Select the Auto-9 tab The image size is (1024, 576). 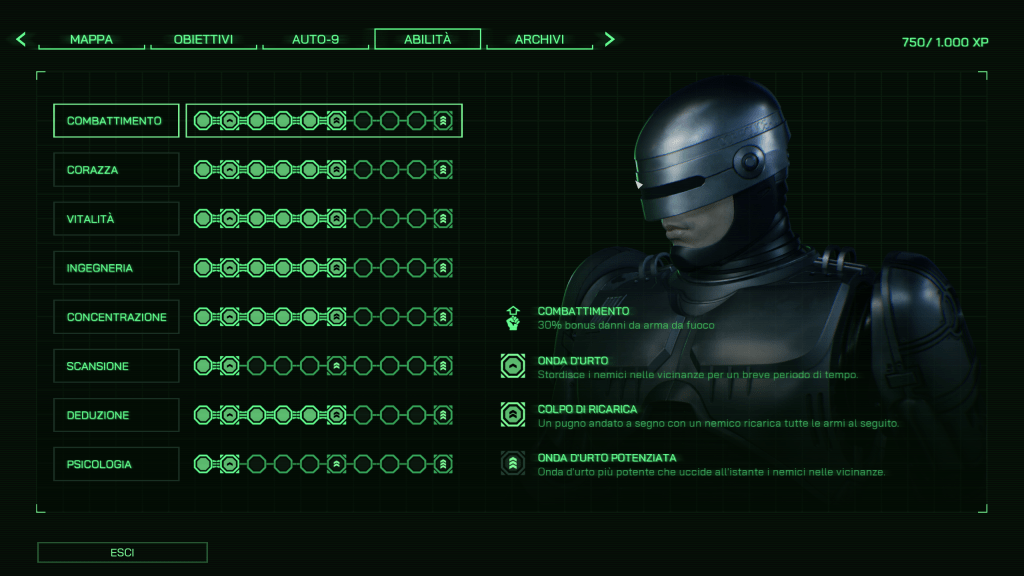tap(315, 40)
